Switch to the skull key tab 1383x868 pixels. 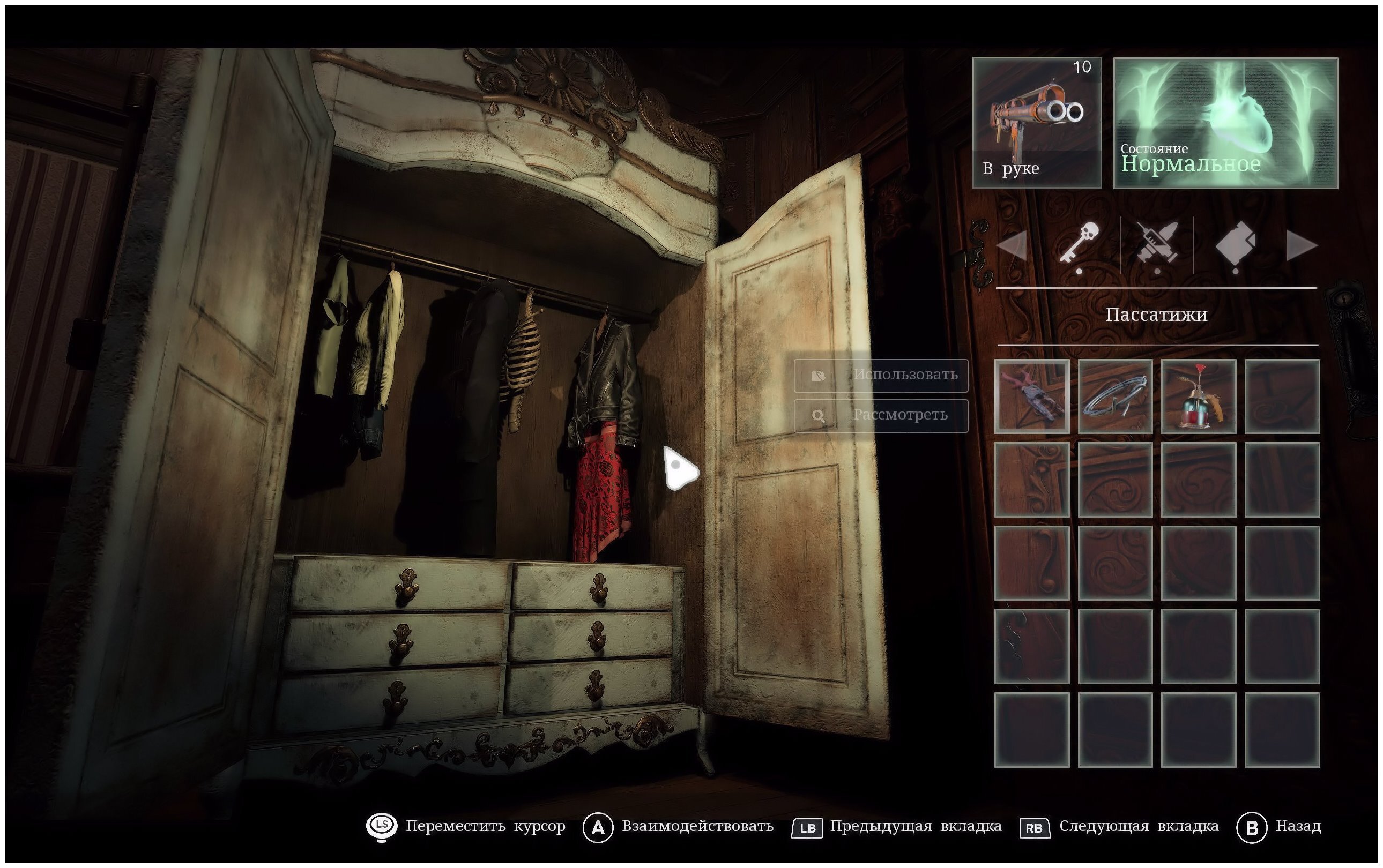[1080, 245]
